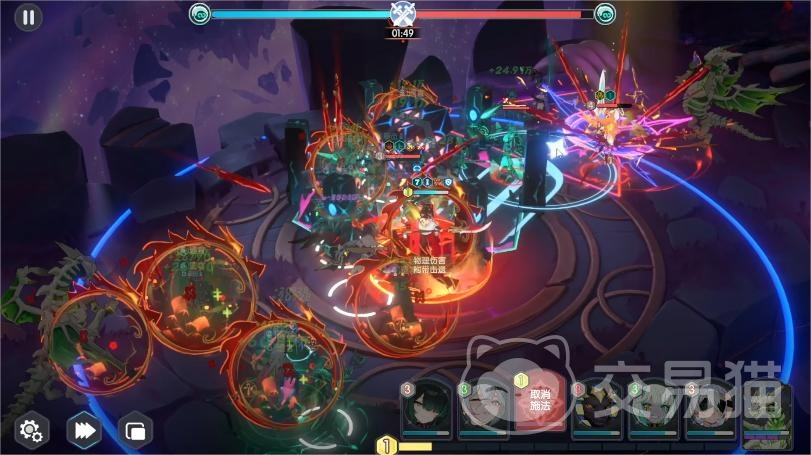The height and width of the screenshot is (455, 811).
Task: Toggle the fast-forward battle speed
Action: (84, 430)
